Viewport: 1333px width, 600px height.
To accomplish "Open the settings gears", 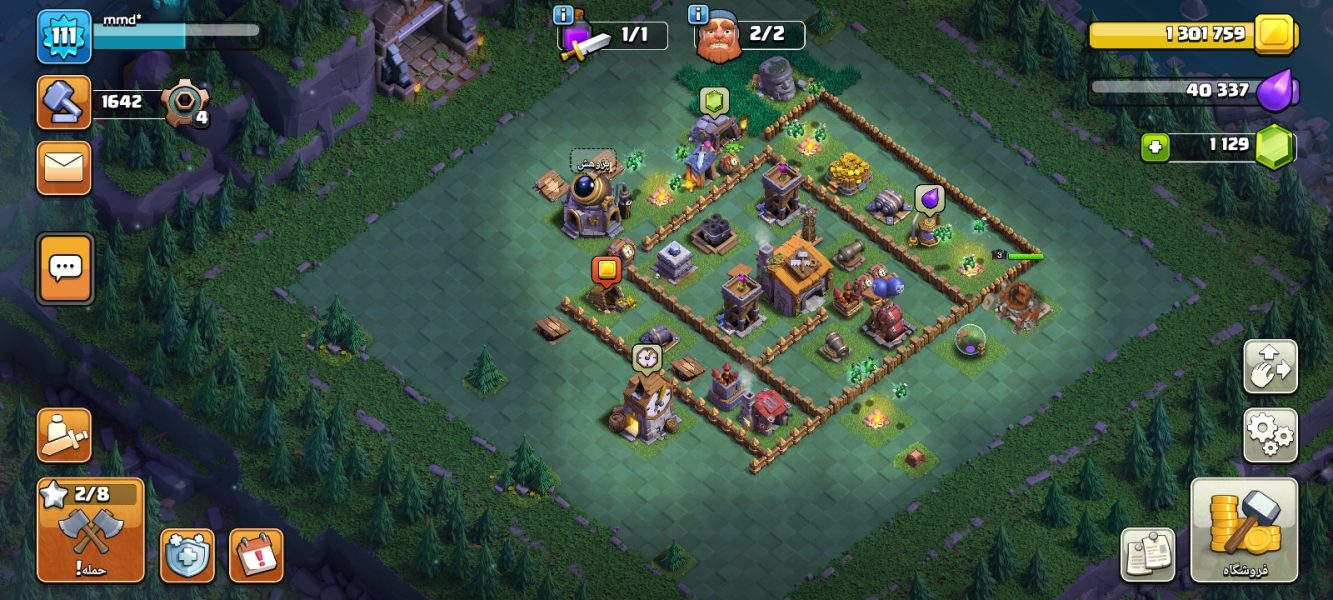I will coord(1270,434).
